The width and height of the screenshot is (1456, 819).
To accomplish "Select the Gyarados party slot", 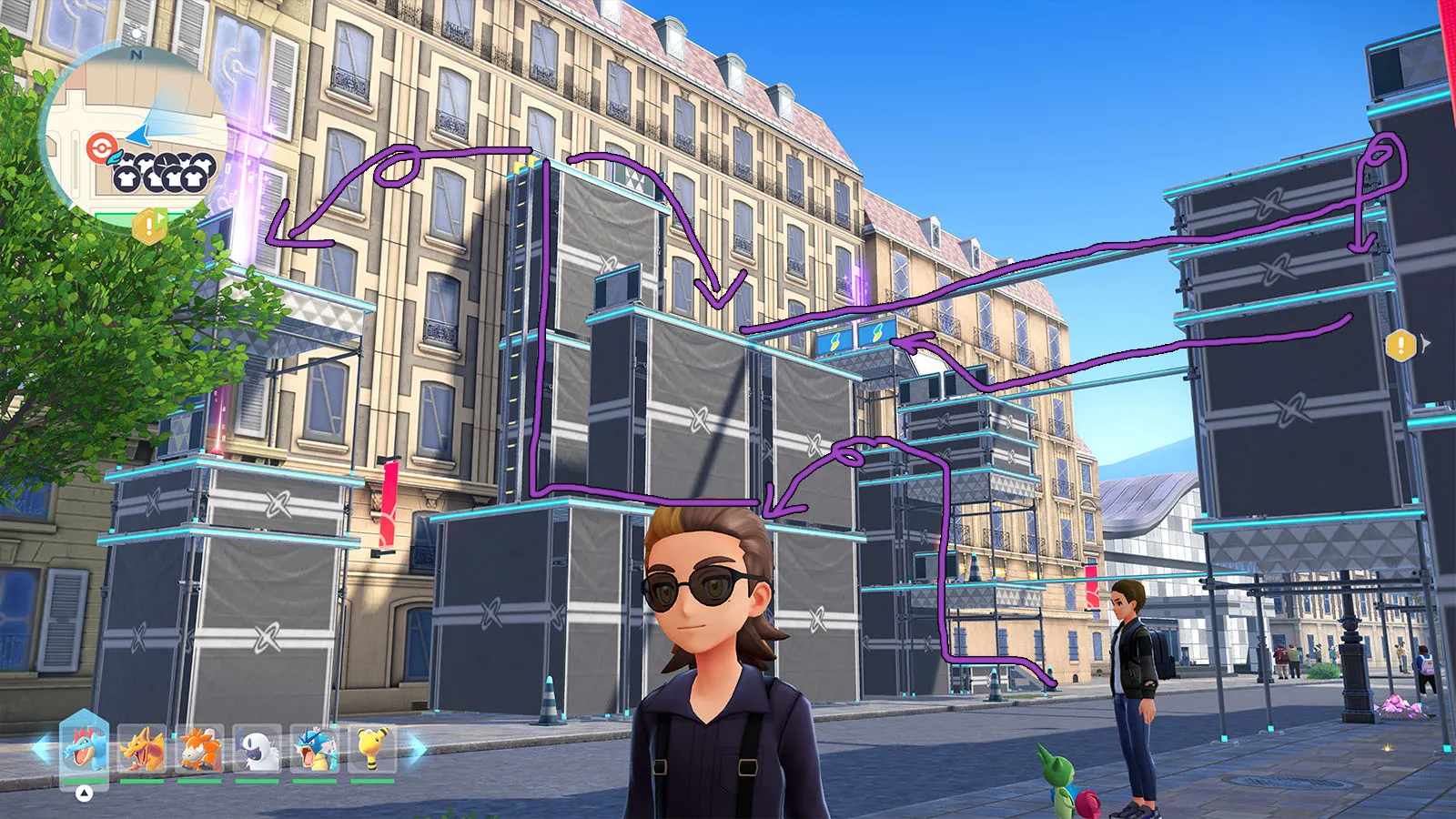I will (315, 750).
